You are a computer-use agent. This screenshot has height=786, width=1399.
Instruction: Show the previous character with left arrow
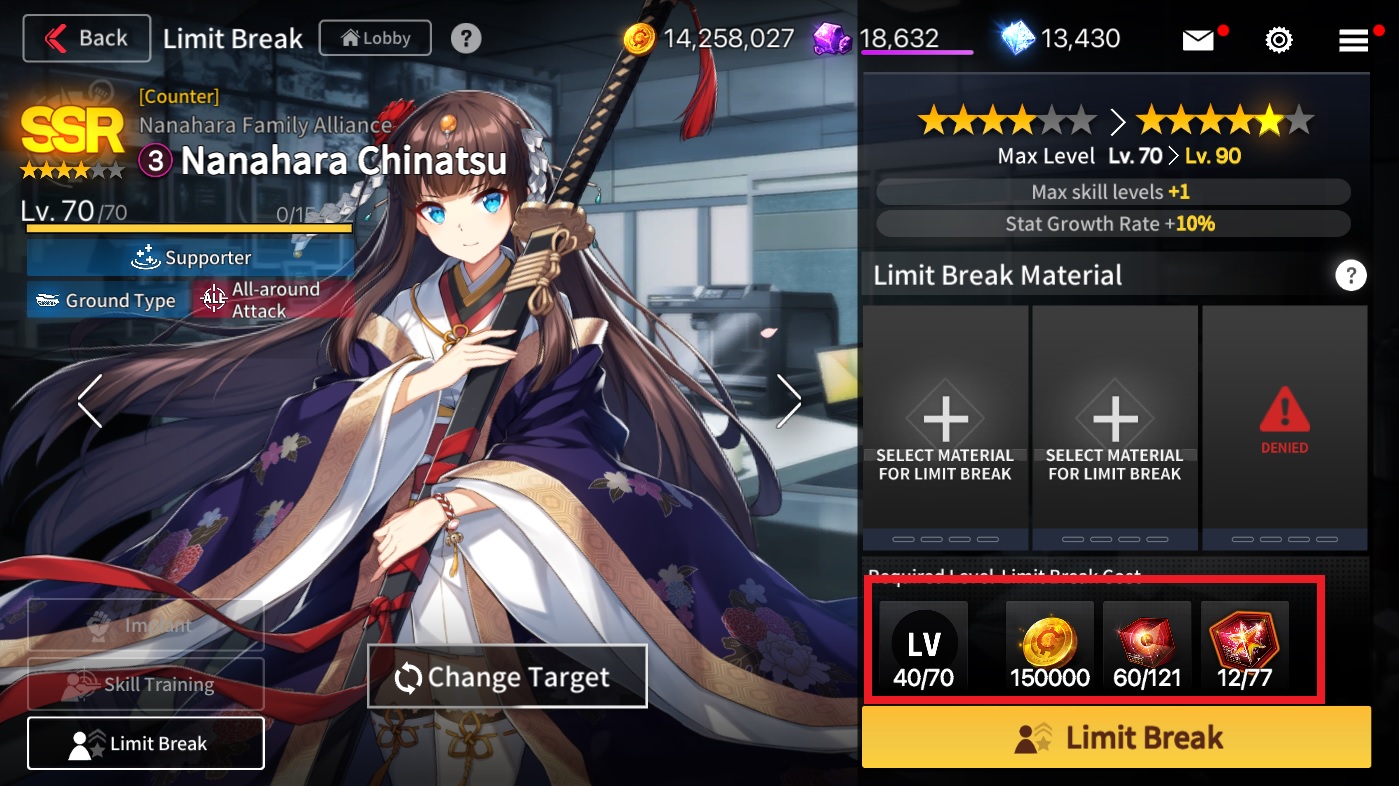[x=90, y=401]
